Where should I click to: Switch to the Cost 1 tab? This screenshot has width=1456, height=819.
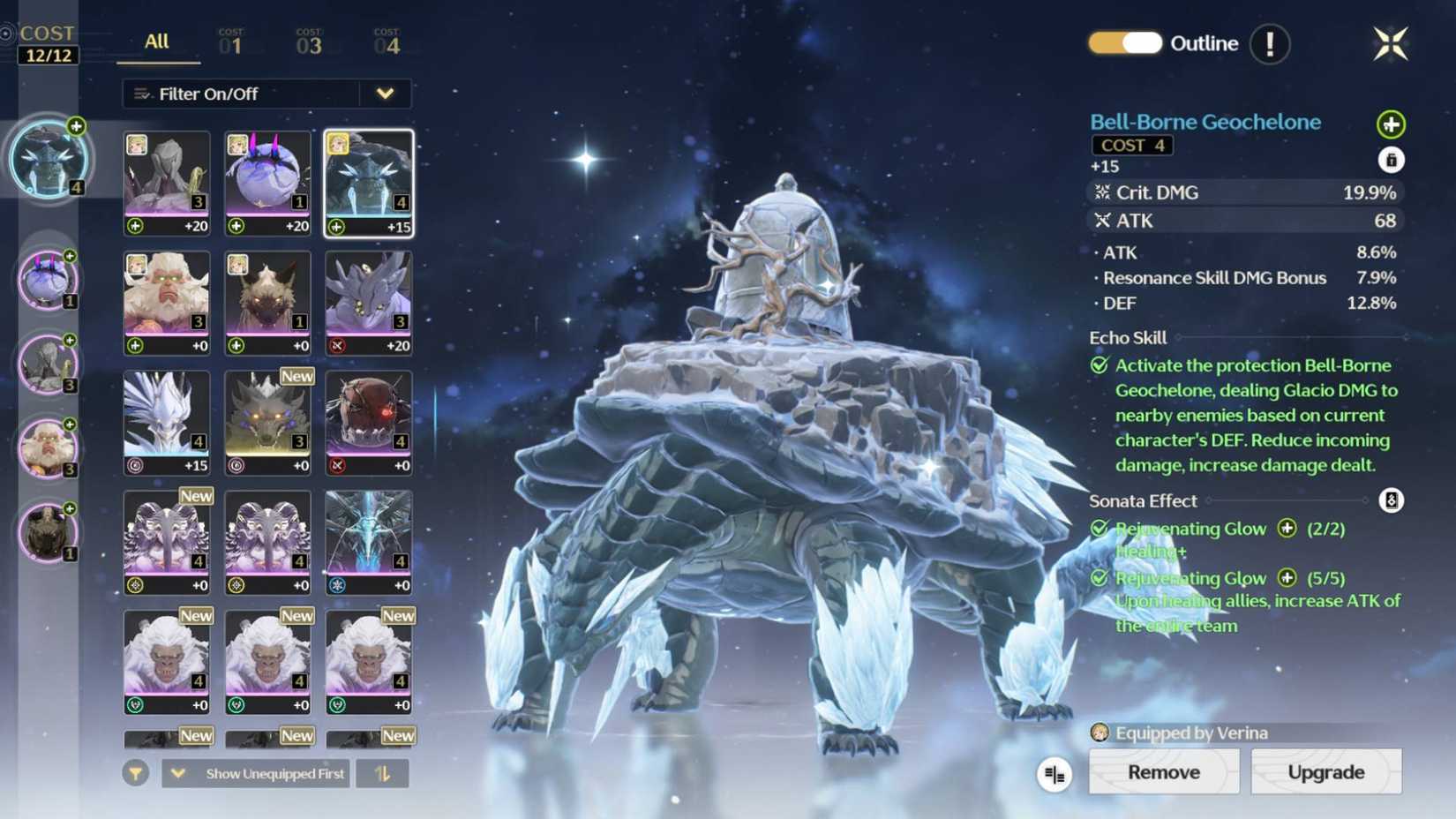click(232, 41)
